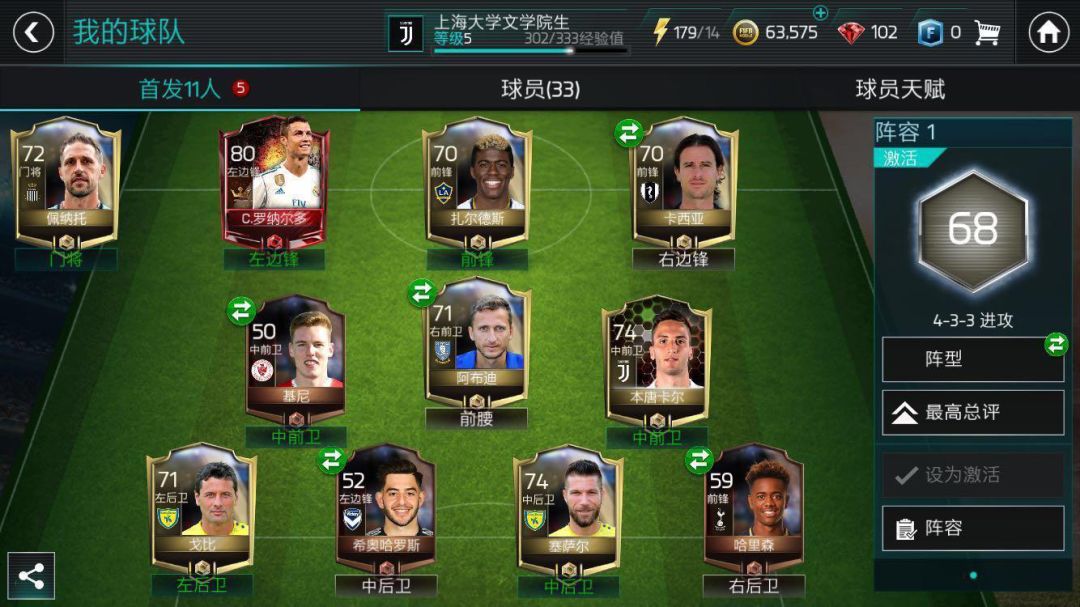Select goalkeeper 佩纳托 card

pos(66,182)
